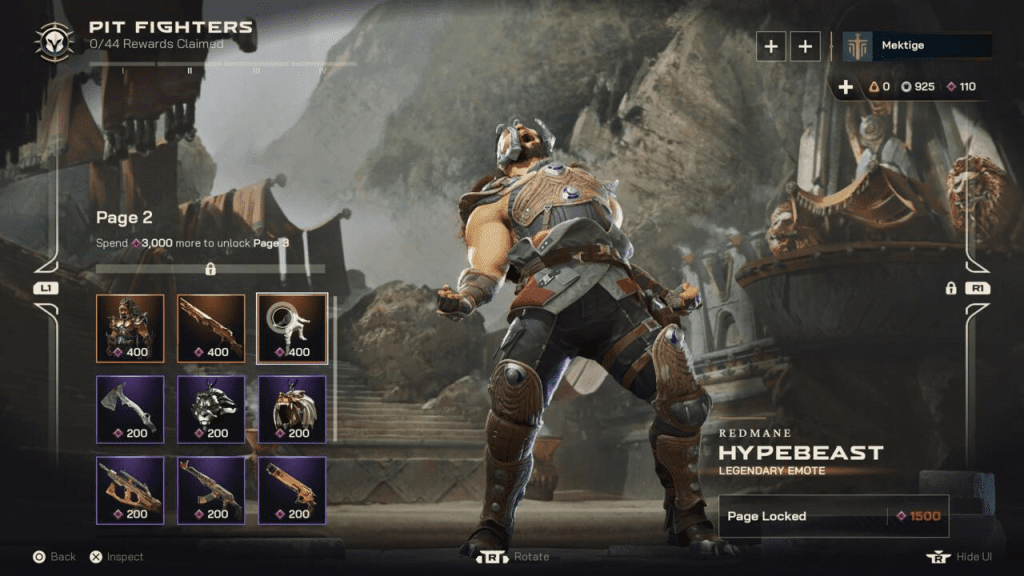Select the Hypebeast hand emote tile

(x=292, y=327)
